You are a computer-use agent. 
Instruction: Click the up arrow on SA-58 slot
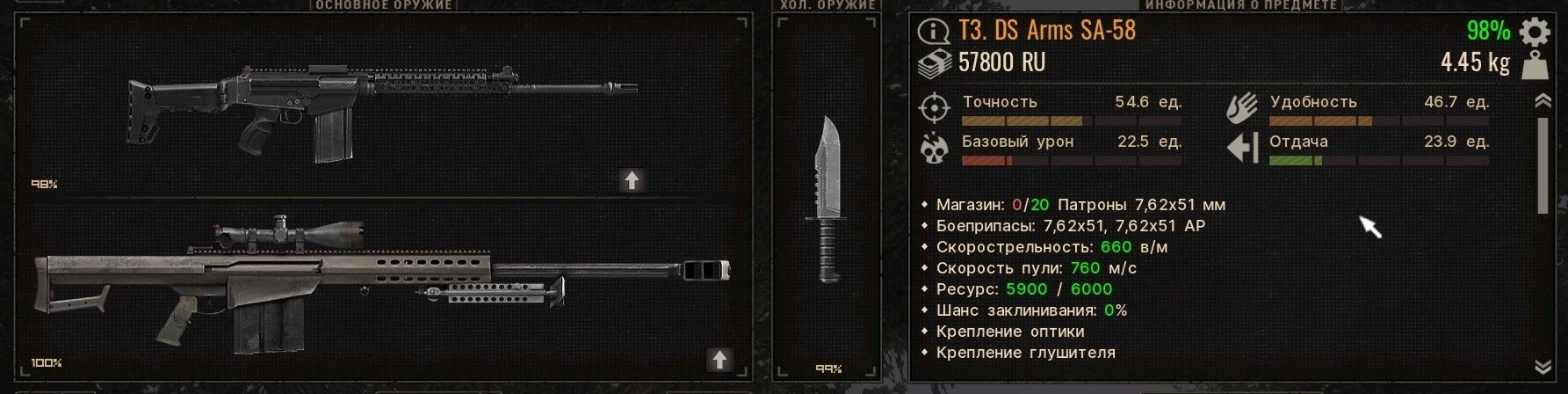[632, 180]
